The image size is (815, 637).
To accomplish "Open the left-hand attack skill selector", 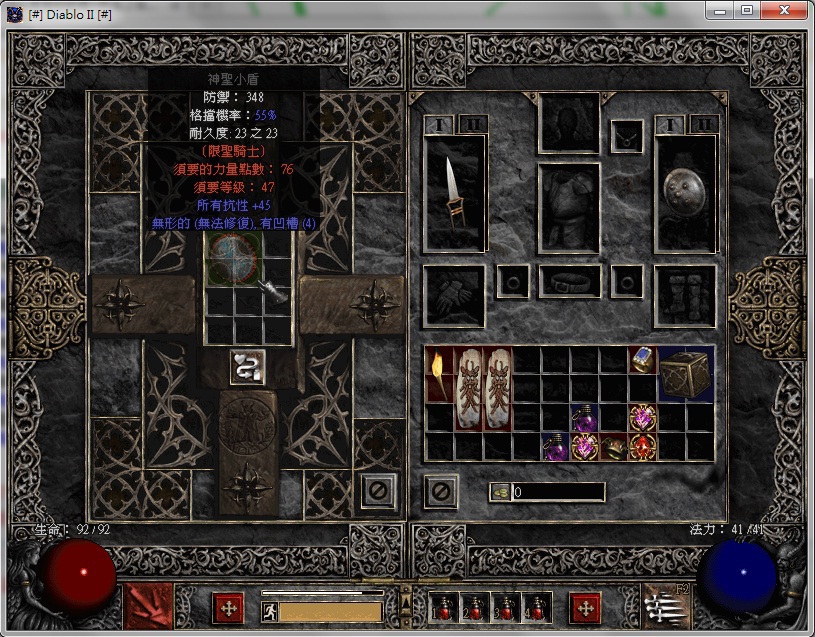I will point(148,607).
